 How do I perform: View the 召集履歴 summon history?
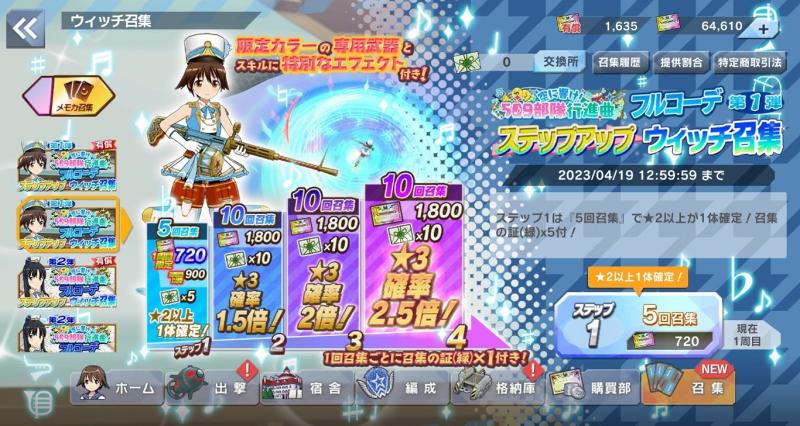point(620,62)
